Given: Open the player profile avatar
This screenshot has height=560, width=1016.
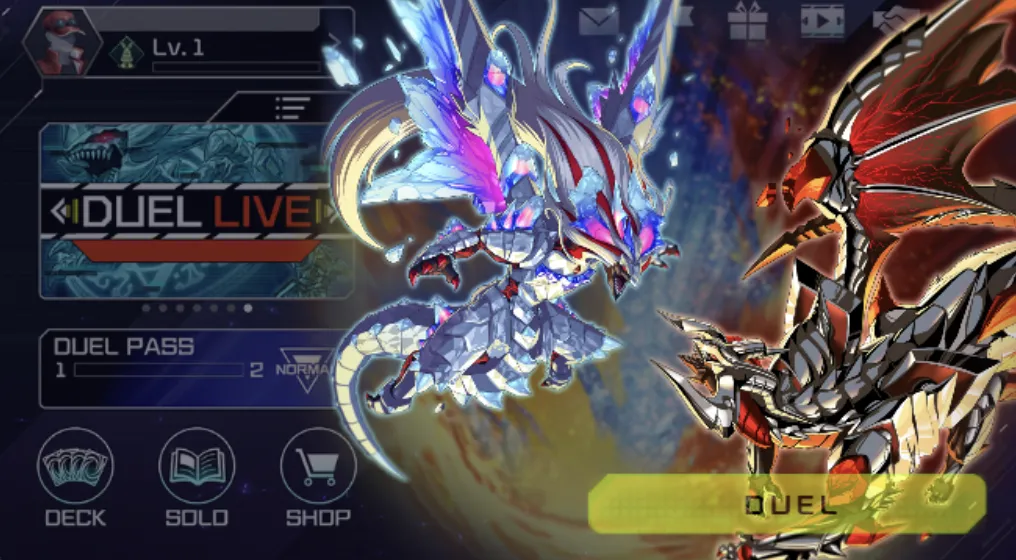Looking at the screenshot, I should pos(63,43).
